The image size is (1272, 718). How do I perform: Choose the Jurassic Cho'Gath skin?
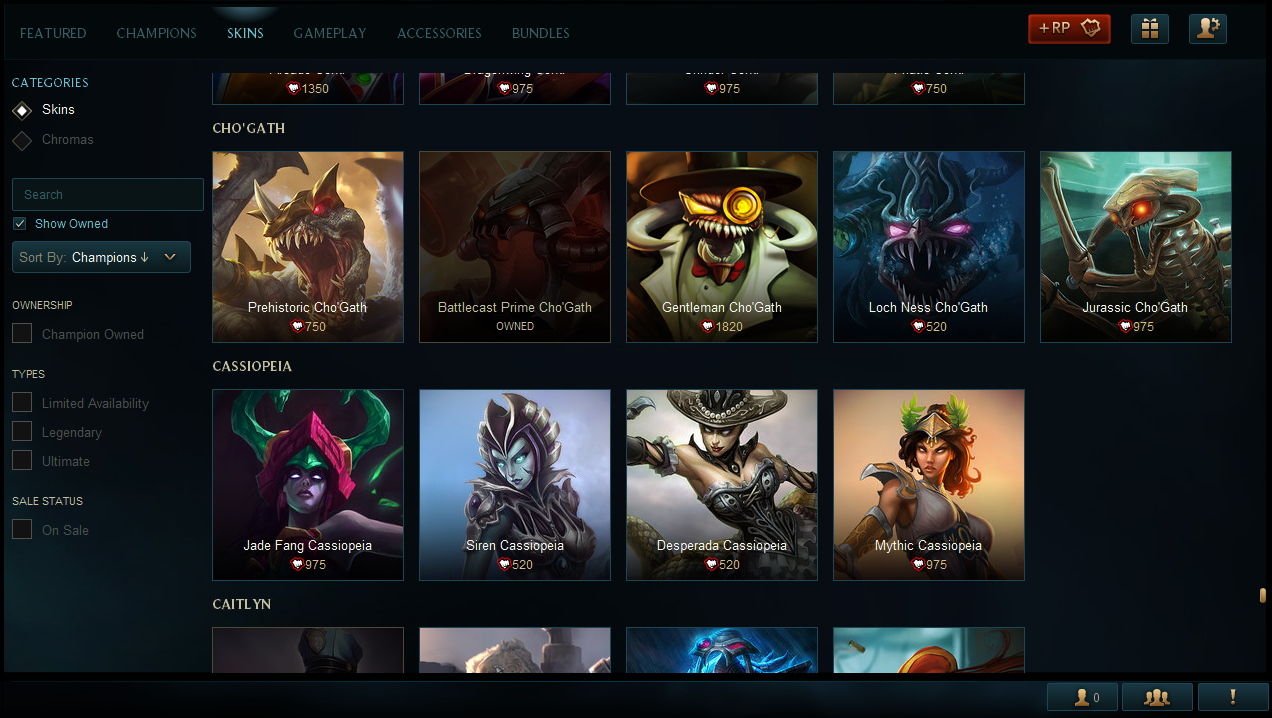click(1135, 246)
